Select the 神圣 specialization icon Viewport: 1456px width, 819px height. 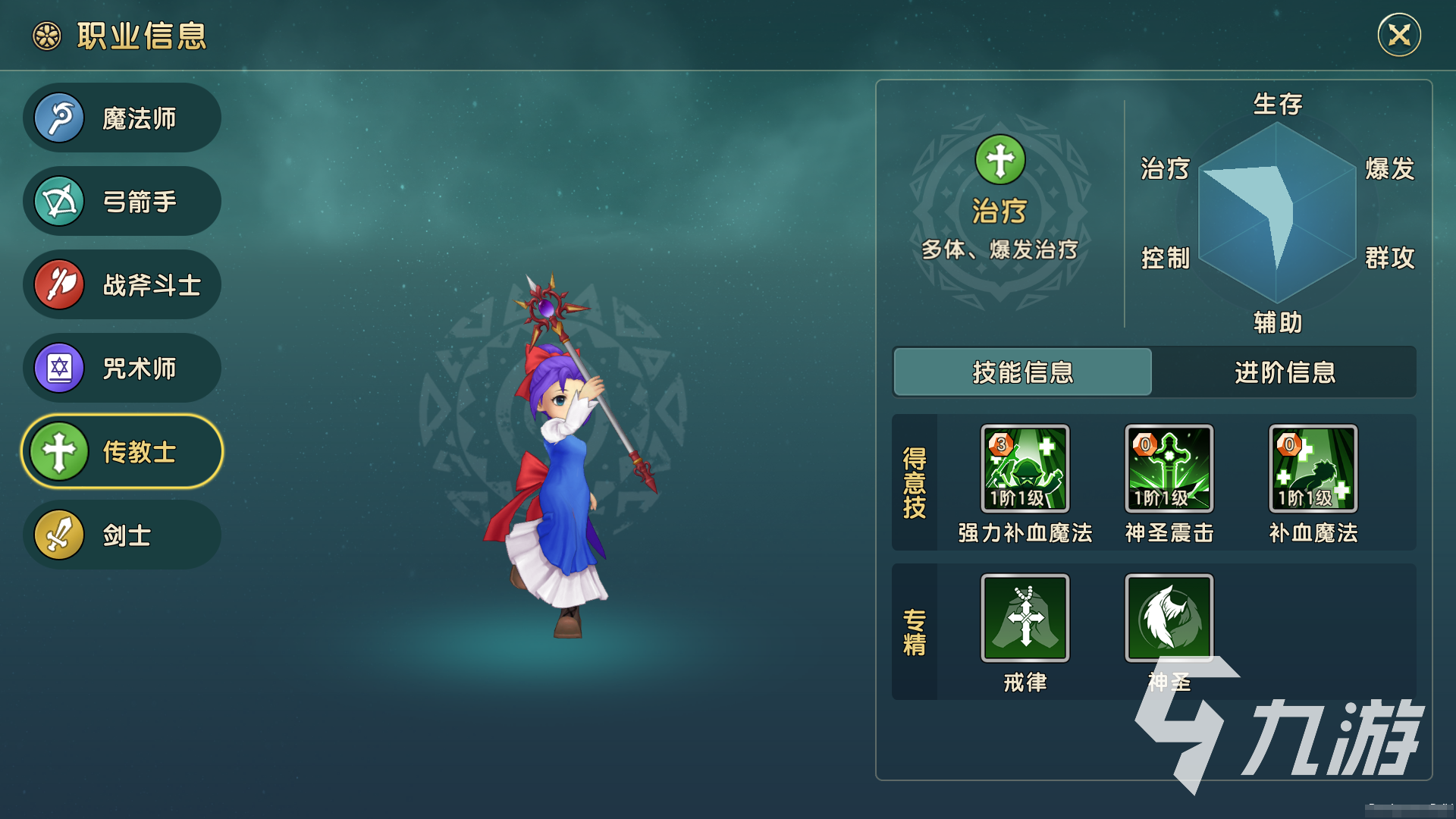point(1169,618)
